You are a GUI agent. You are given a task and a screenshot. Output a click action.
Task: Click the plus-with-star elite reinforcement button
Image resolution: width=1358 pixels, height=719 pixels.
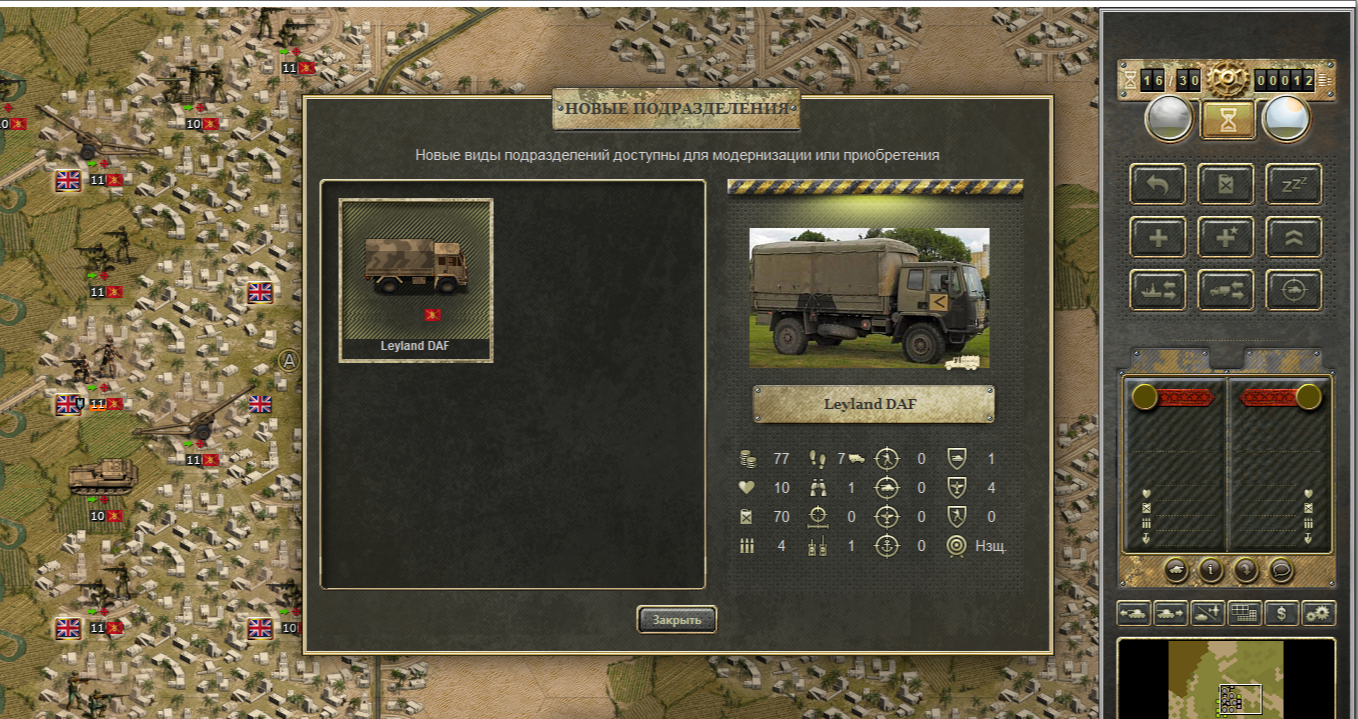(1226, 237)
